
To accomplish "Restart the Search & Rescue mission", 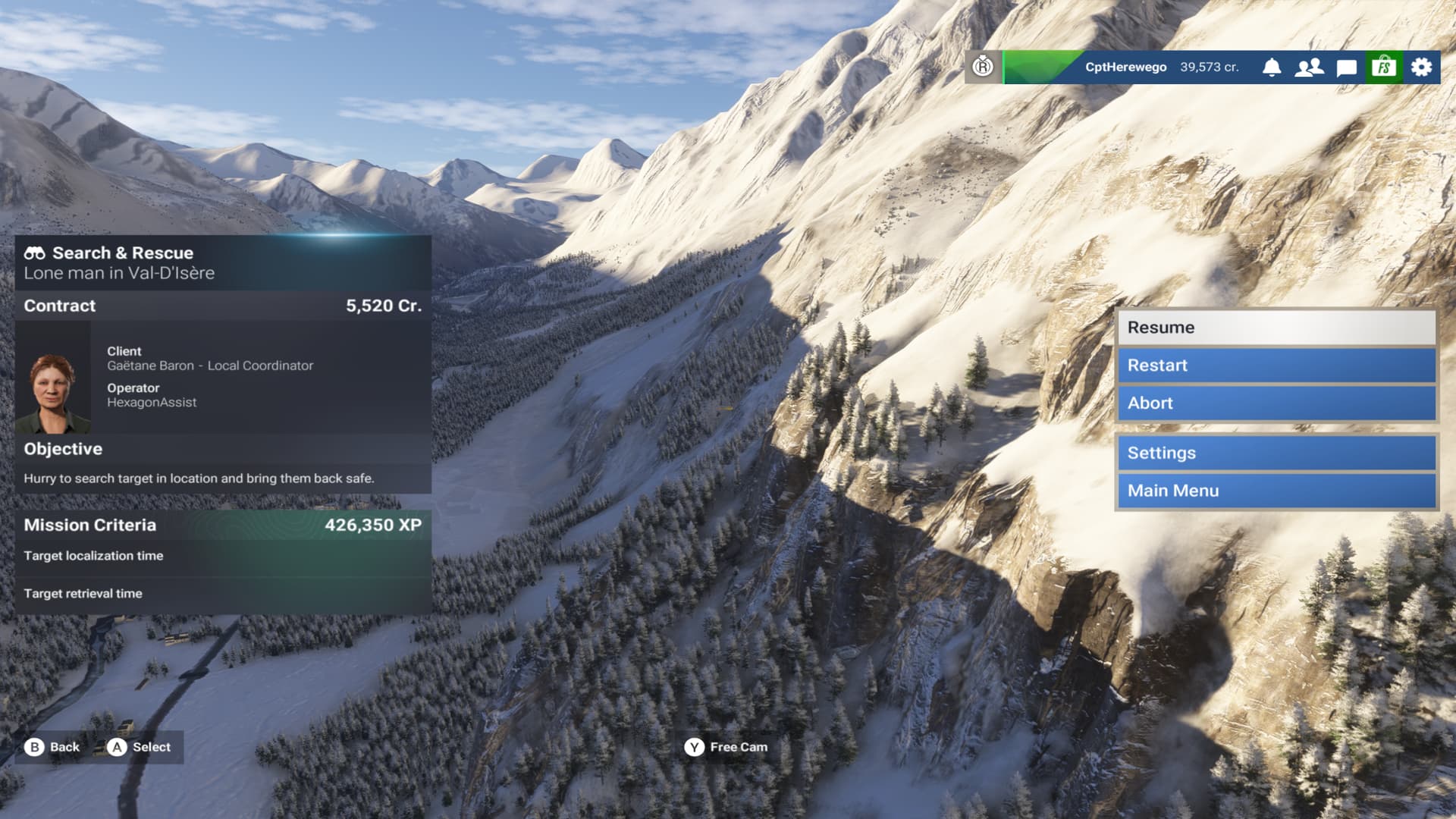I will pyautogui.click(x=1276, y=366).
